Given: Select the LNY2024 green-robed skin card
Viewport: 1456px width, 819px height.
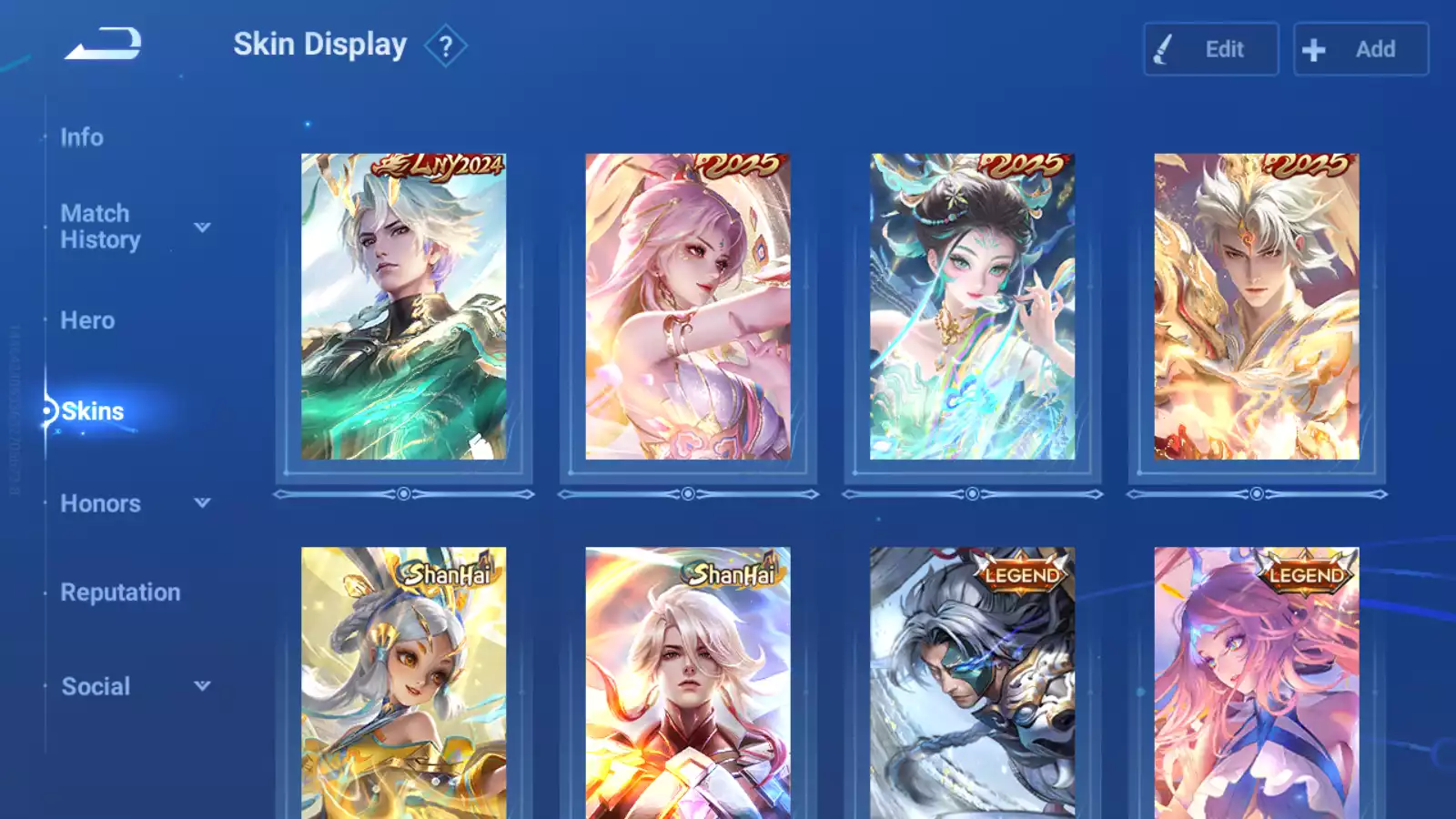Looking at the screenshot, I should (403, 307).
